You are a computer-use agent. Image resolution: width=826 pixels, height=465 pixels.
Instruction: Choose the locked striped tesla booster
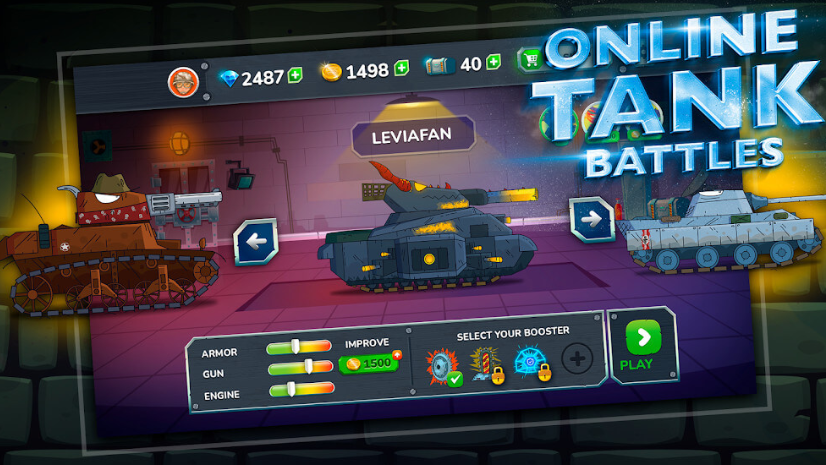pyautogui.click(x=485, y=362)
